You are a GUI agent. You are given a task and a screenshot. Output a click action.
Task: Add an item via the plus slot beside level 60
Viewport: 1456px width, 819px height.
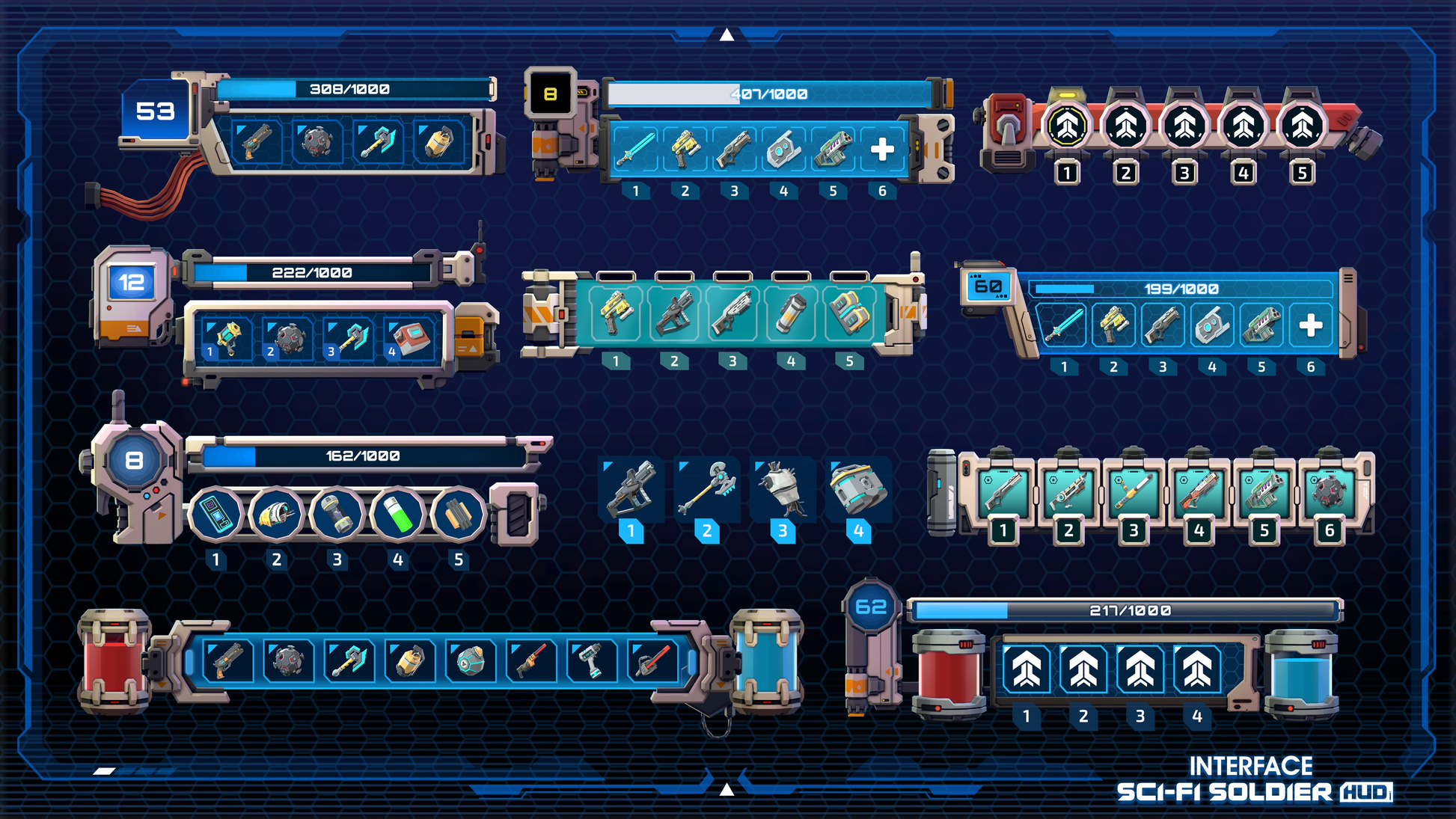pyautogui.click(x=1310, y=325)
